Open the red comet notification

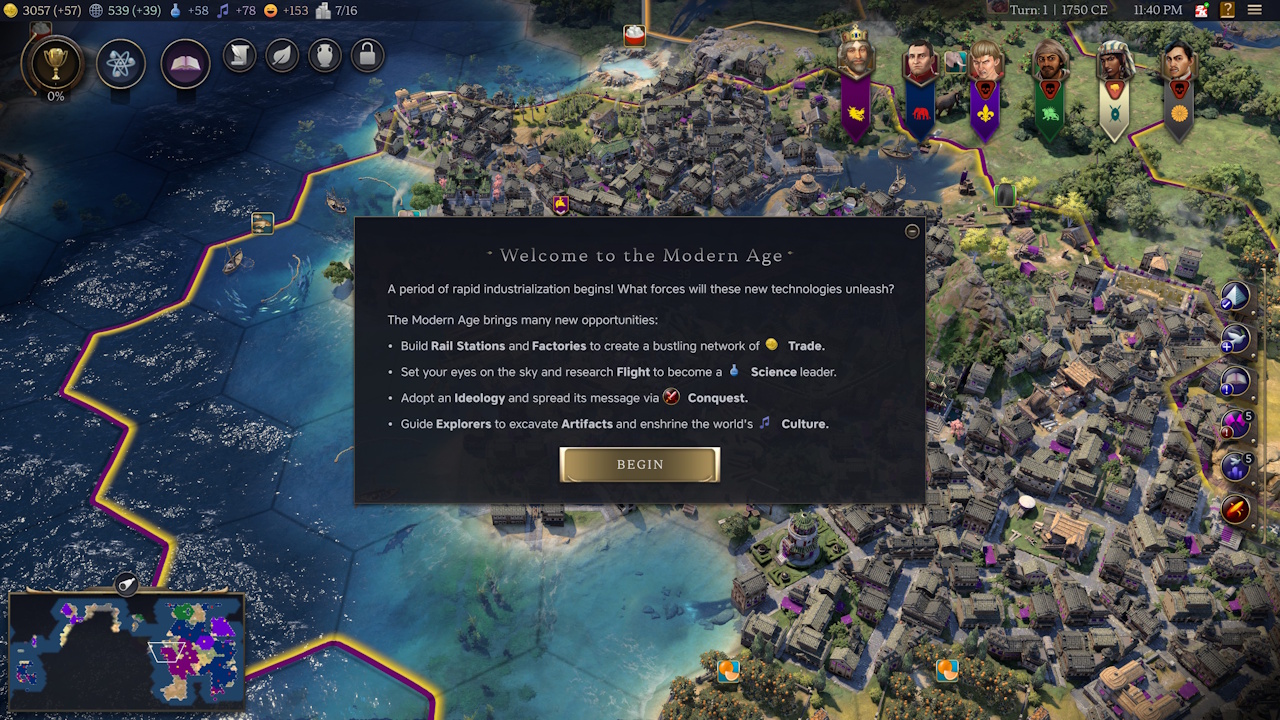(x=1236, y=510)
